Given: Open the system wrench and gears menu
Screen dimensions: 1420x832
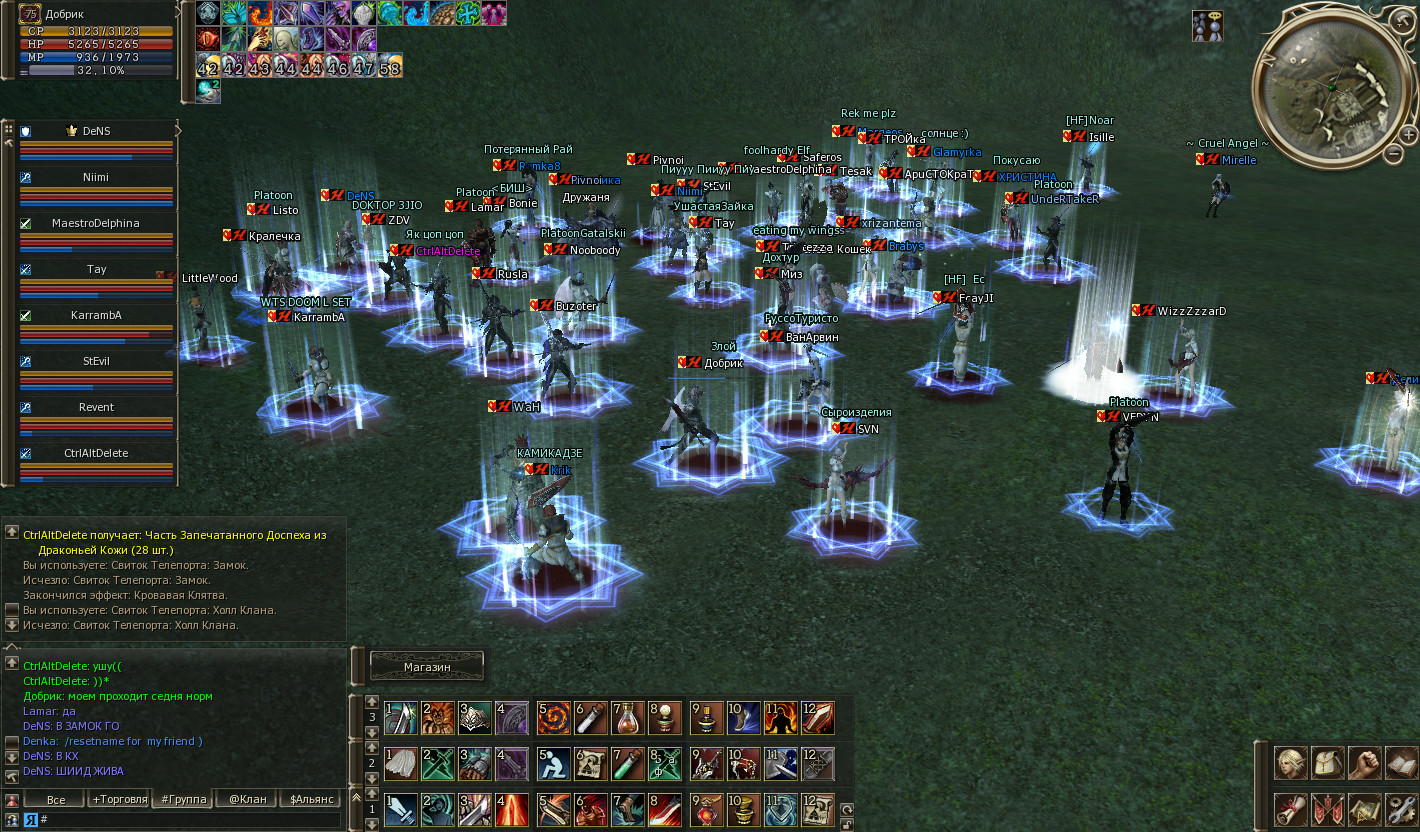Looking at the screenshot, I should [x=1400, y=808].
